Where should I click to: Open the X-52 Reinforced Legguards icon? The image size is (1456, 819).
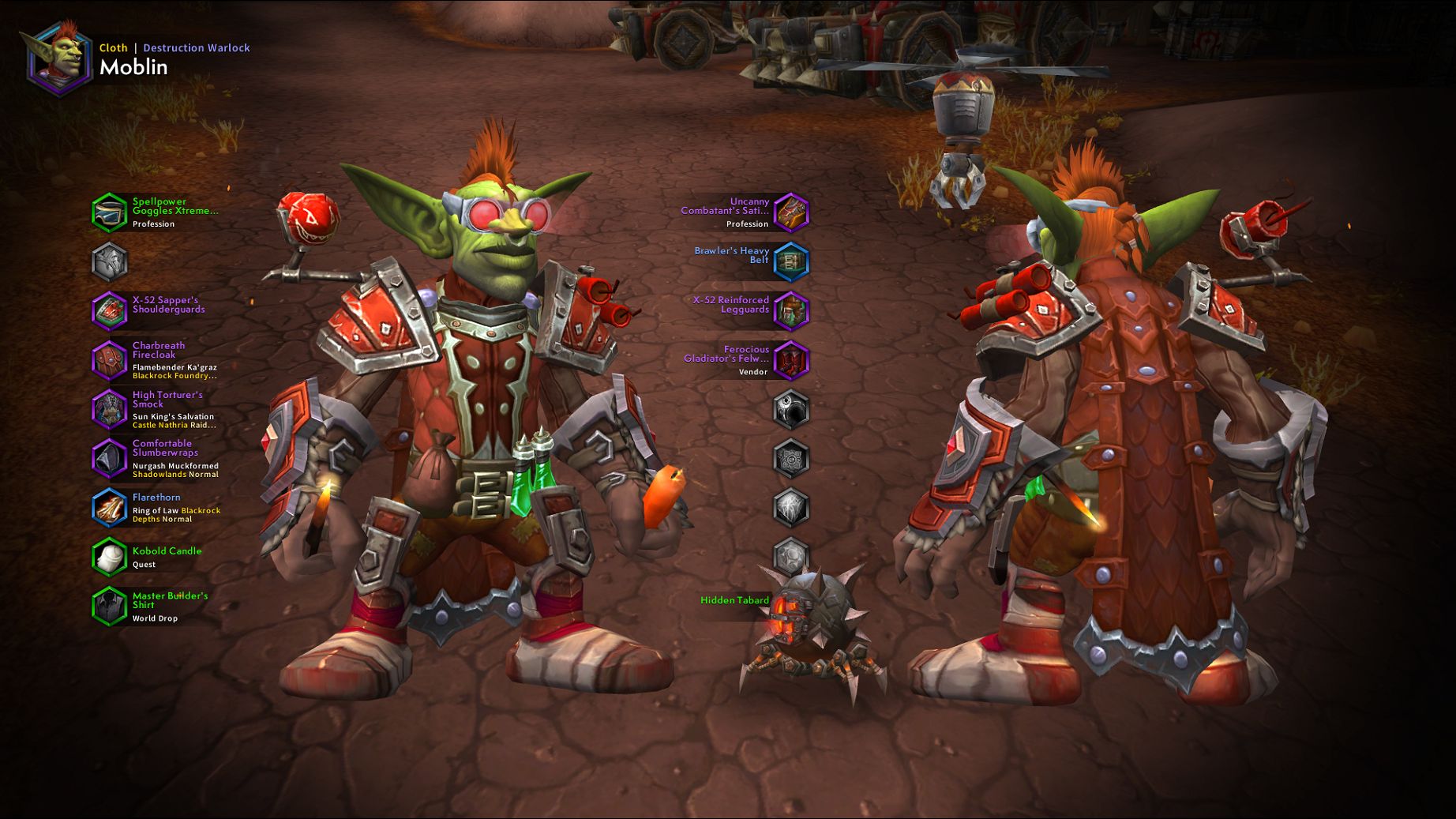792,310
